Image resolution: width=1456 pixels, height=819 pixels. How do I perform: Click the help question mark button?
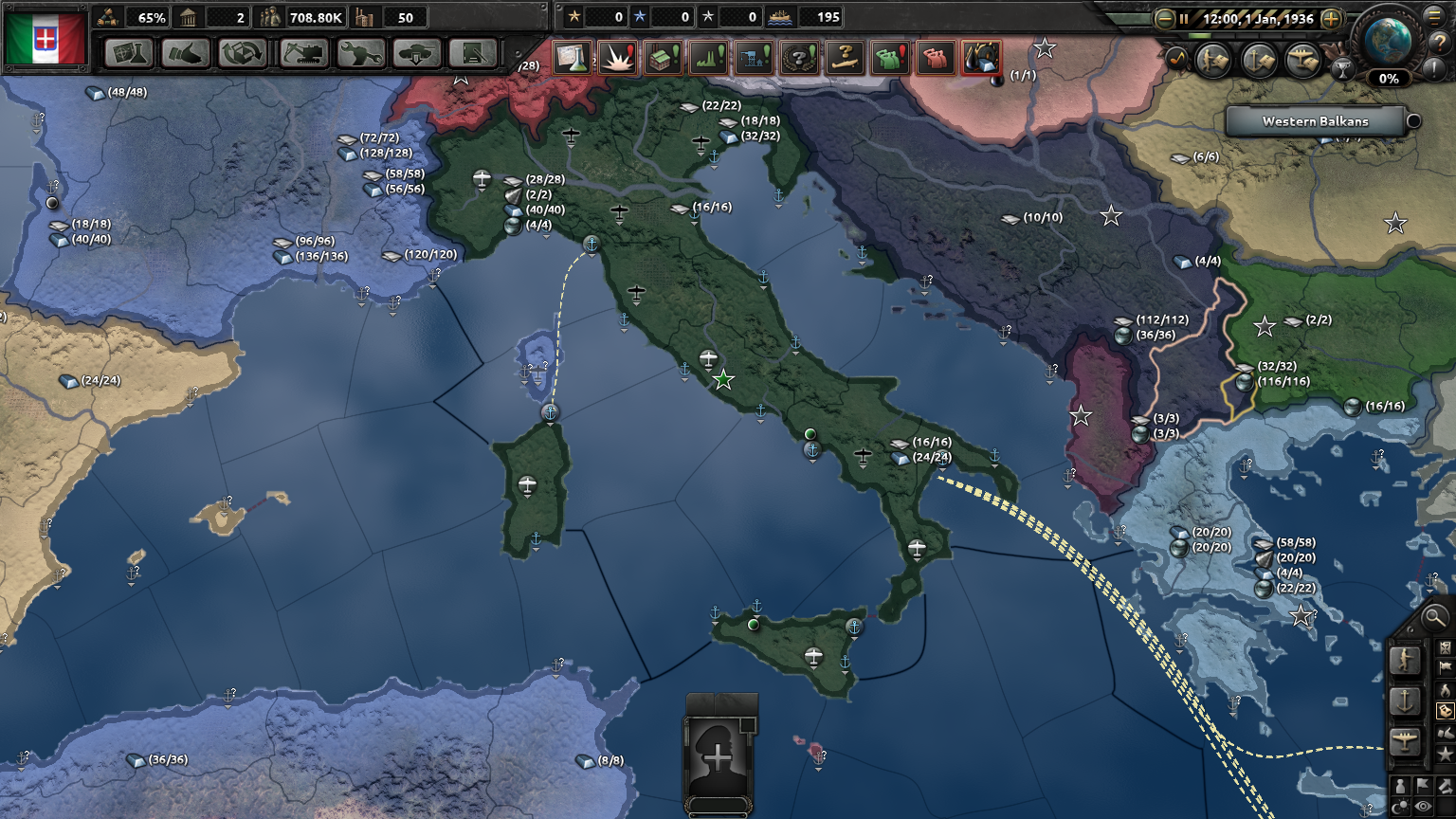click(x=1438, y=43)
